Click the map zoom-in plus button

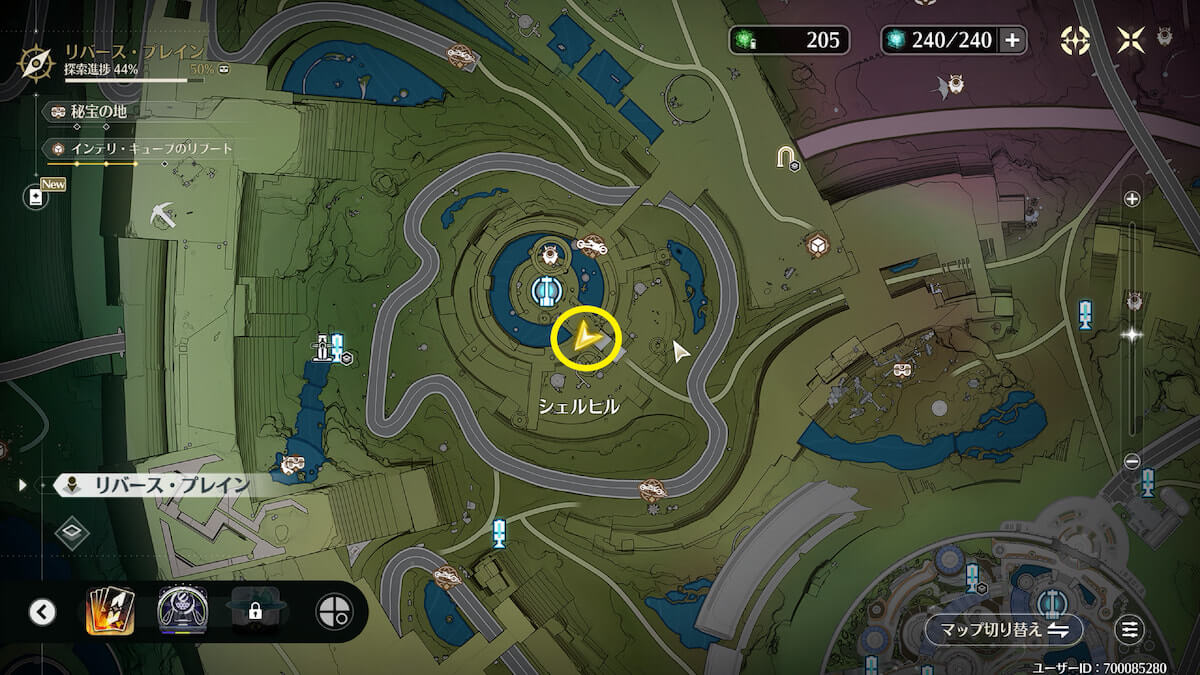[x=1132, y=199]
